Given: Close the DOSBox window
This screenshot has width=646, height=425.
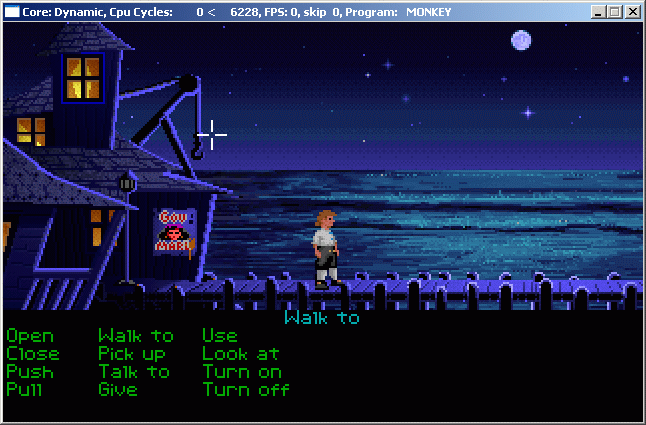Looking at the screenshot, I should pyautogui.click(x=632, y=12).
